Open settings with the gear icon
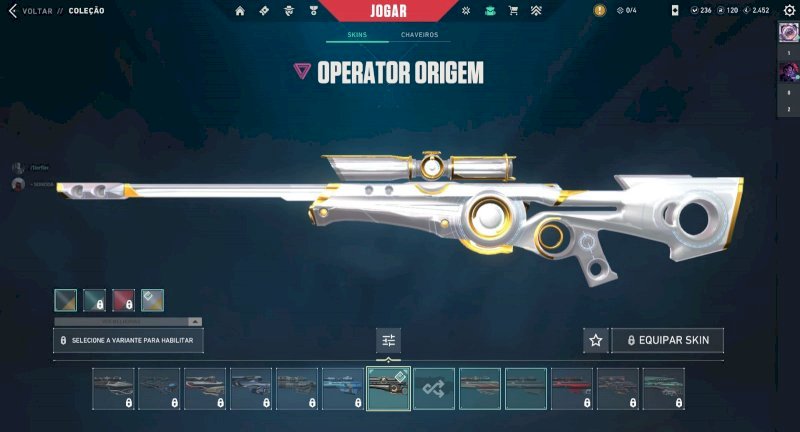This screenshot has height=432, width=800. click(x=787, y=10)
